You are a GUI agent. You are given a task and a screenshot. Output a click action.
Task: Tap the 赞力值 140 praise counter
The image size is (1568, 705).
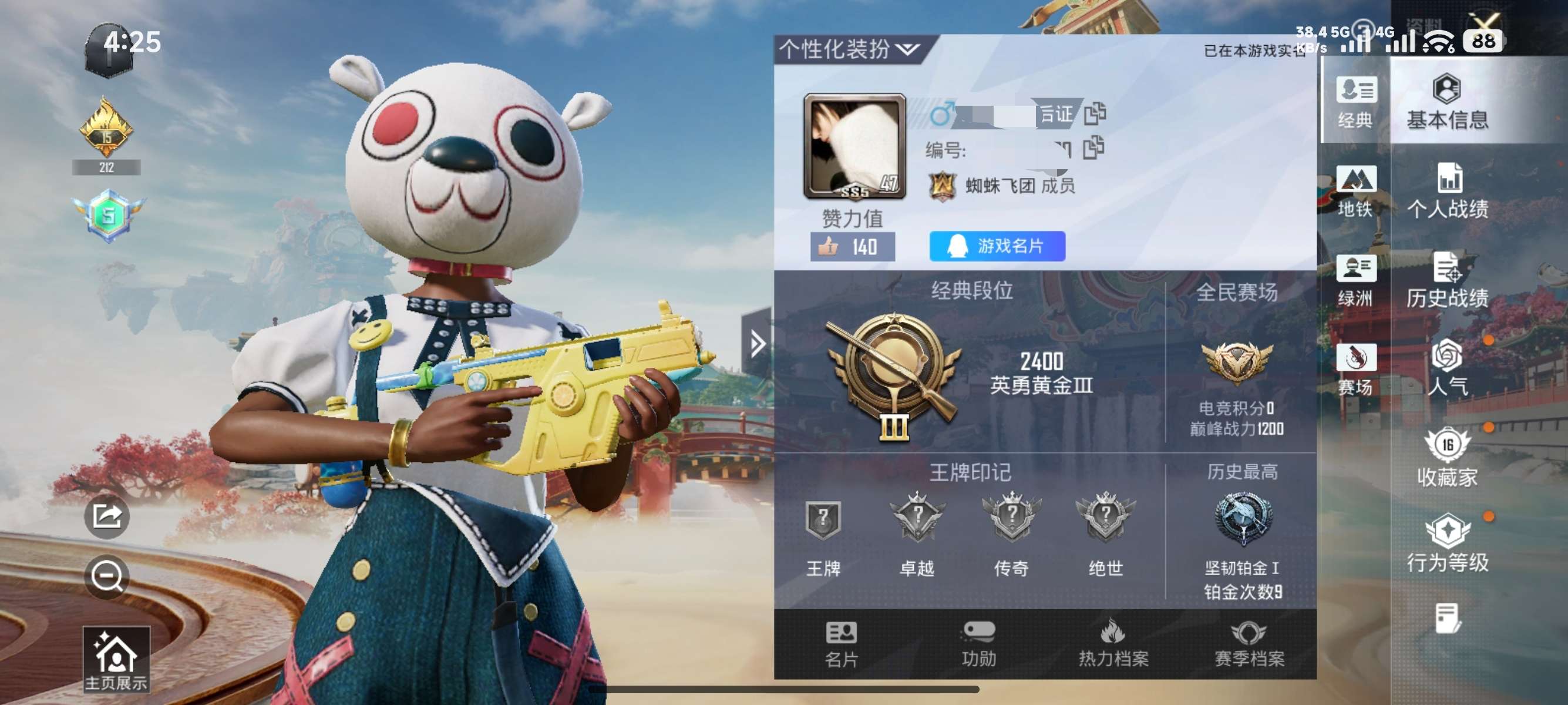pyautogui.click(x=852, y=246)
